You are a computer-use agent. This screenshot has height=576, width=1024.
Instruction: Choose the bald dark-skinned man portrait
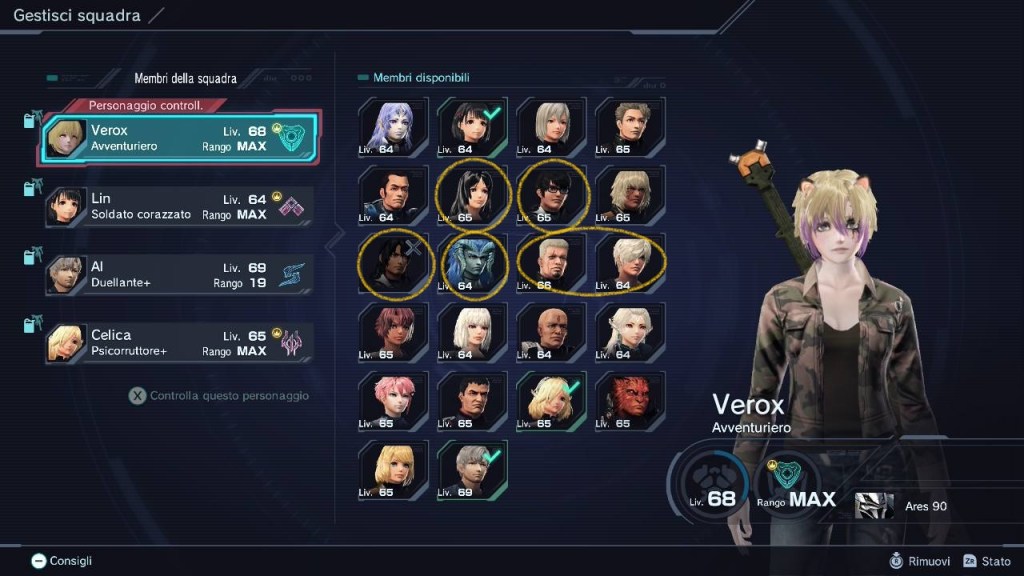click(x=551, y=332)
